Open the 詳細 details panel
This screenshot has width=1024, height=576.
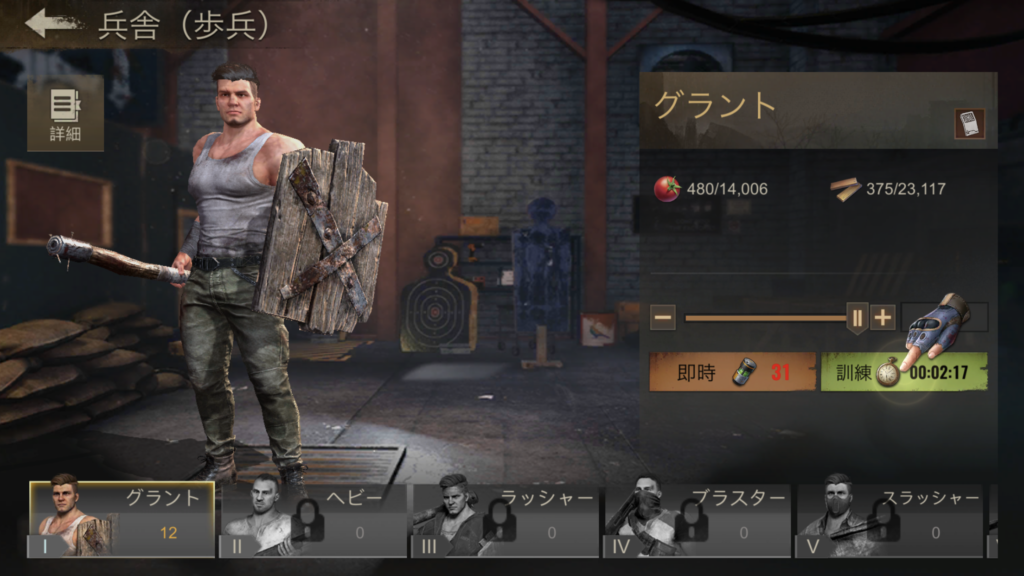point(65,112)
